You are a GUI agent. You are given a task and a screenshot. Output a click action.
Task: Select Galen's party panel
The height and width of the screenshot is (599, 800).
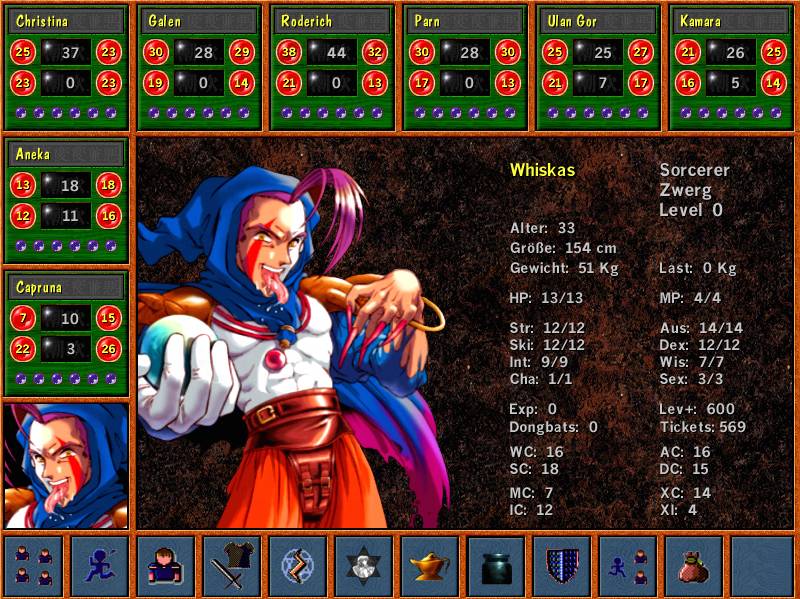[199, 67]
